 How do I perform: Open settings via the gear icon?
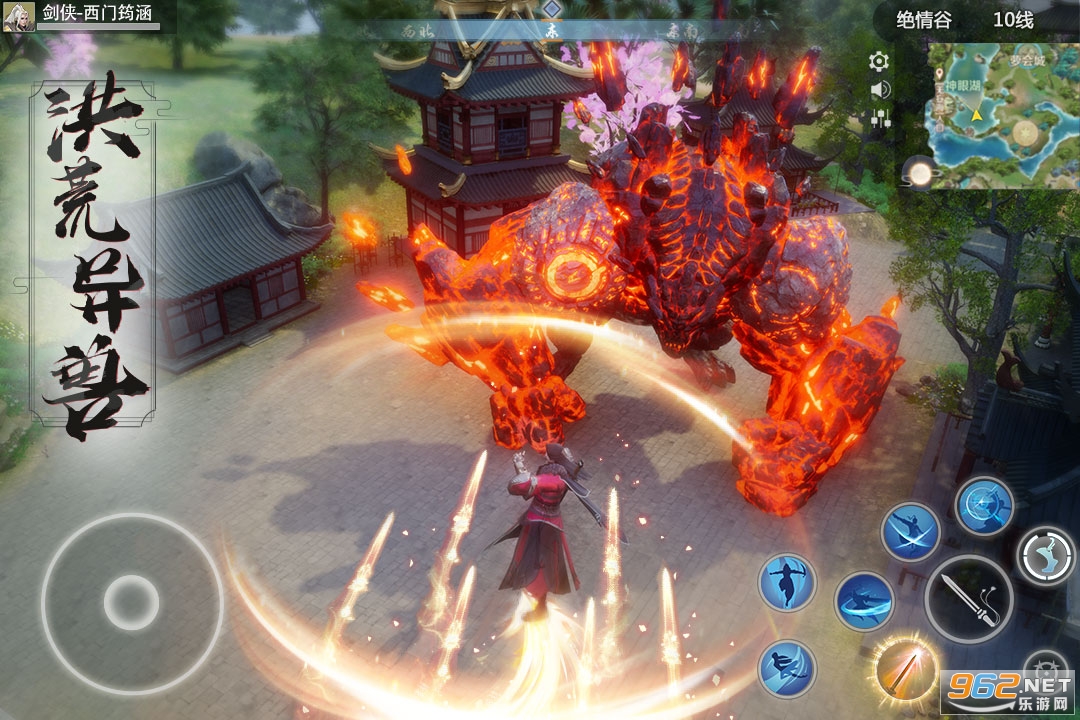[879, 62]
